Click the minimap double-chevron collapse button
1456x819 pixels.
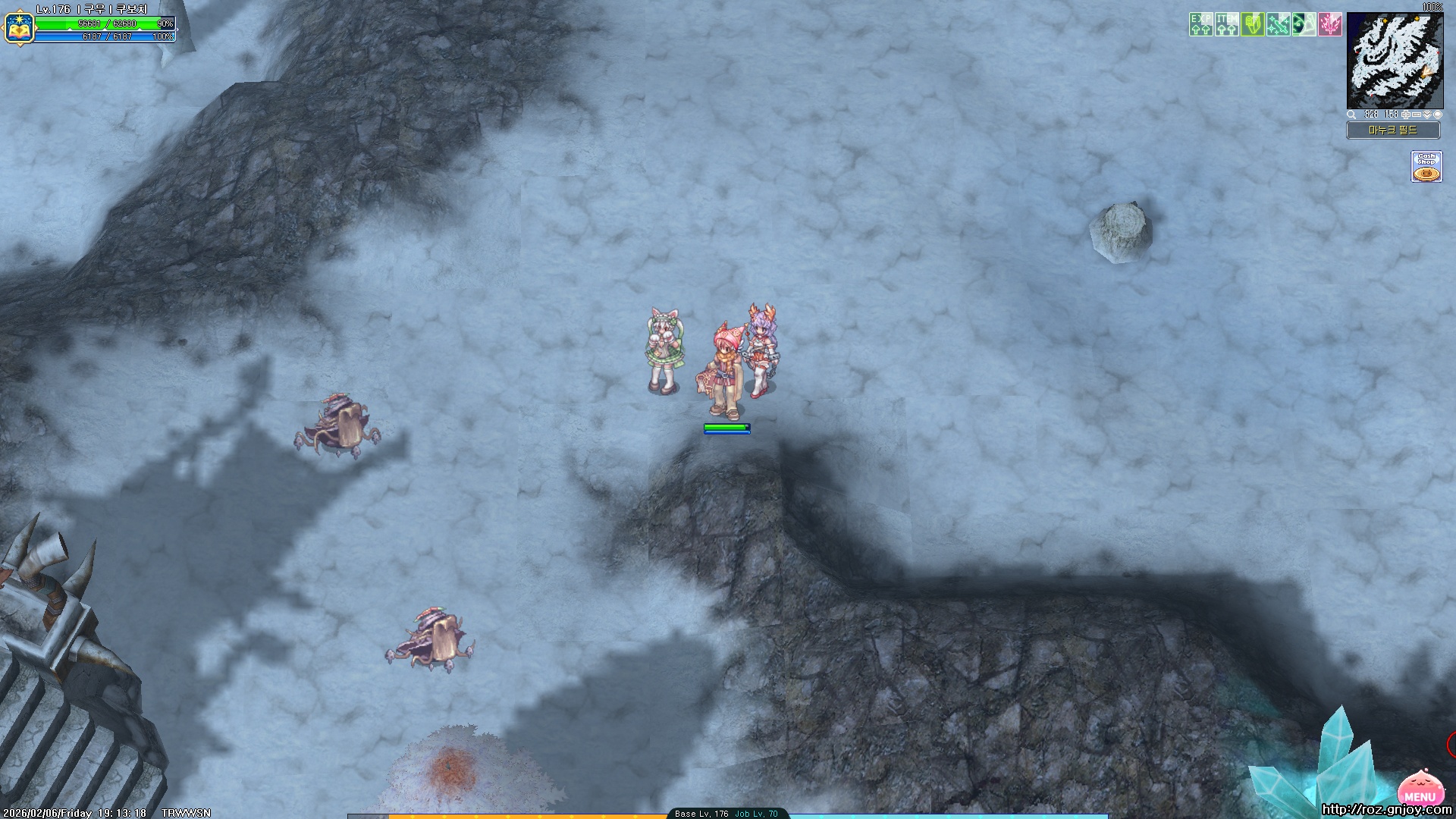coord(1427,115)
